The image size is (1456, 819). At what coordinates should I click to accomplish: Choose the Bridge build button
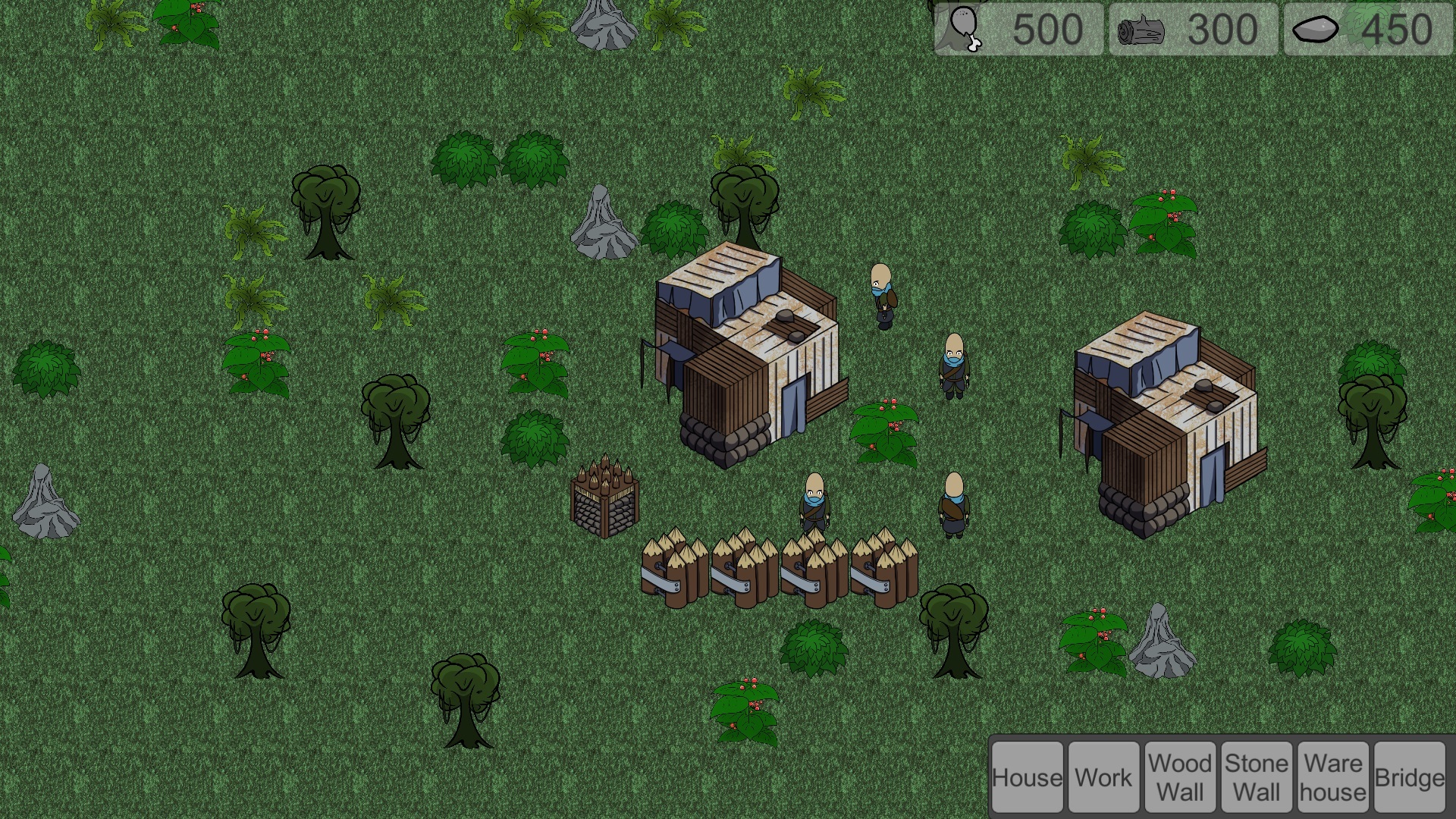click(1409, 777)
